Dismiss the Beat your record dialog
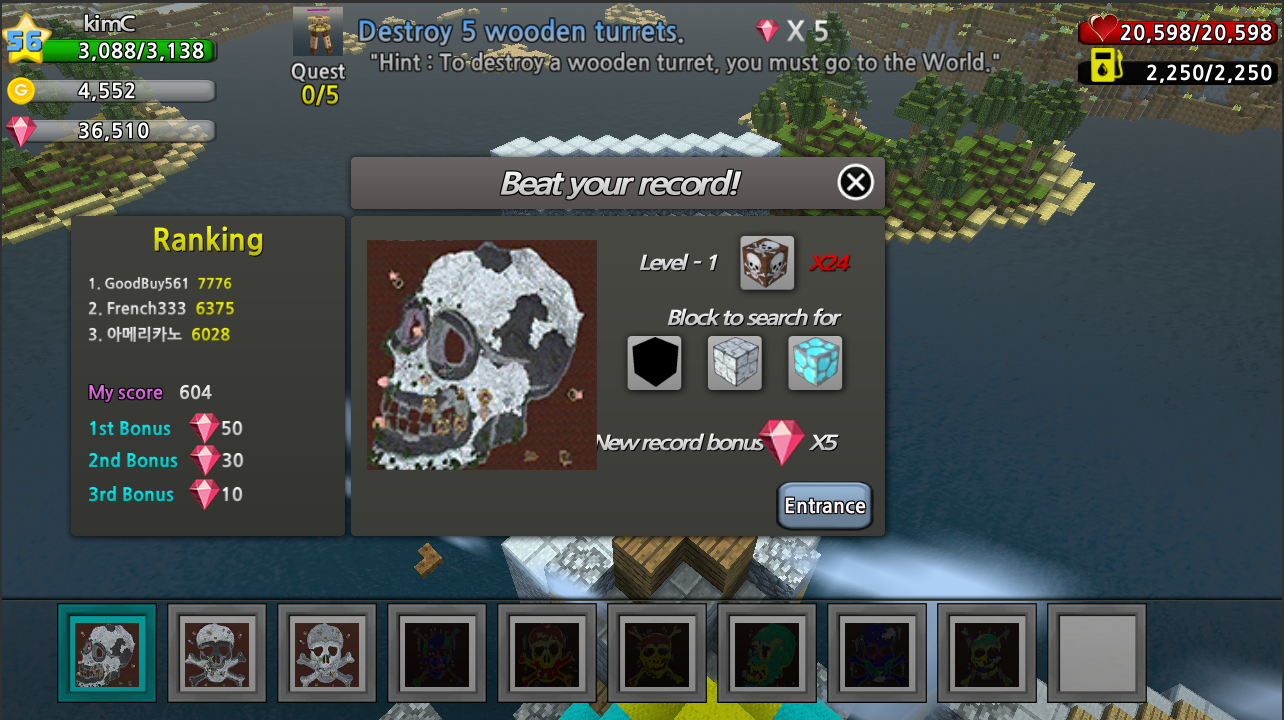The width and height of the screenshot is (1284, 720). 855,183
